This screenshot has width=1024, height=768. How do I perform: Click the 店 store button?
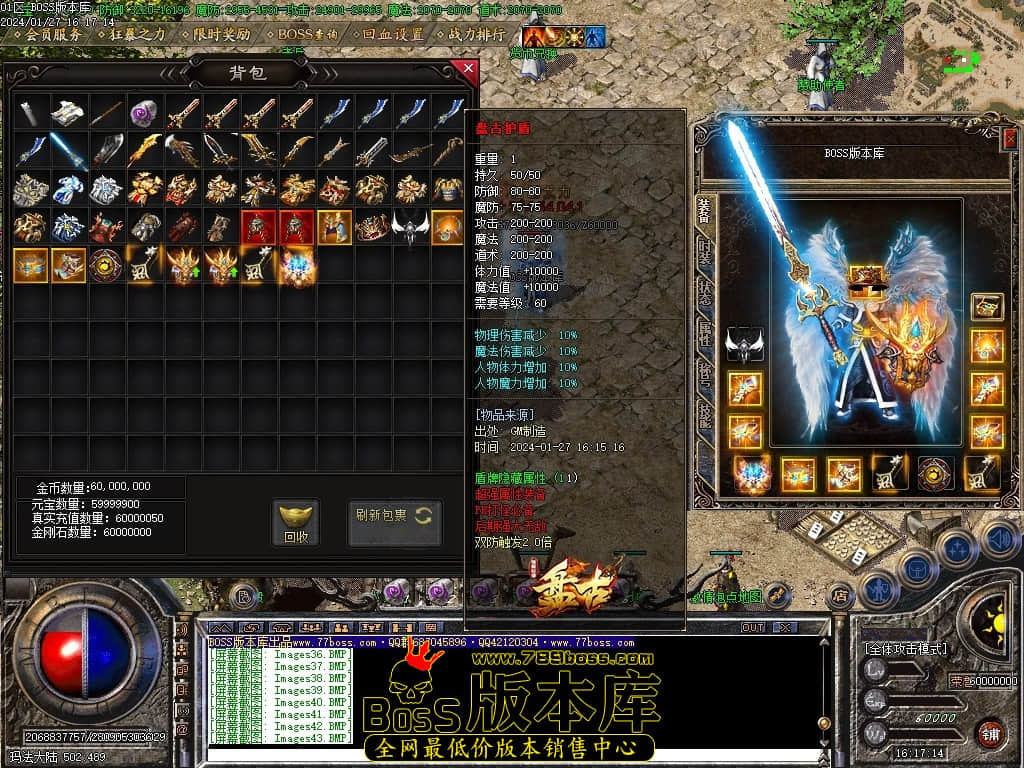pyautogui.click(x=840, y=595)
